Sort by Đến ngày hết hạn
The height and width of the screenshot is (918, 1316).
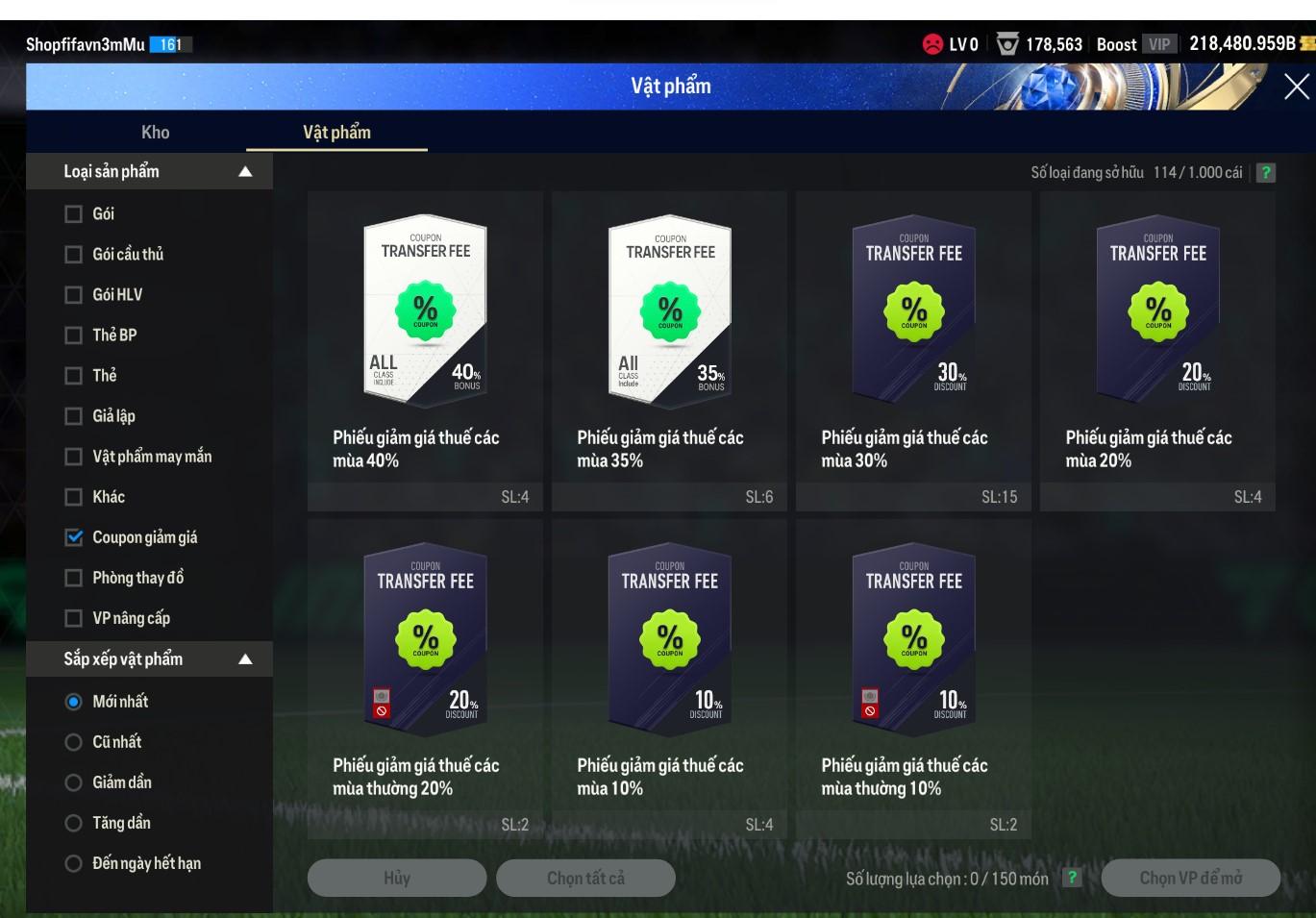coord(73,863)
